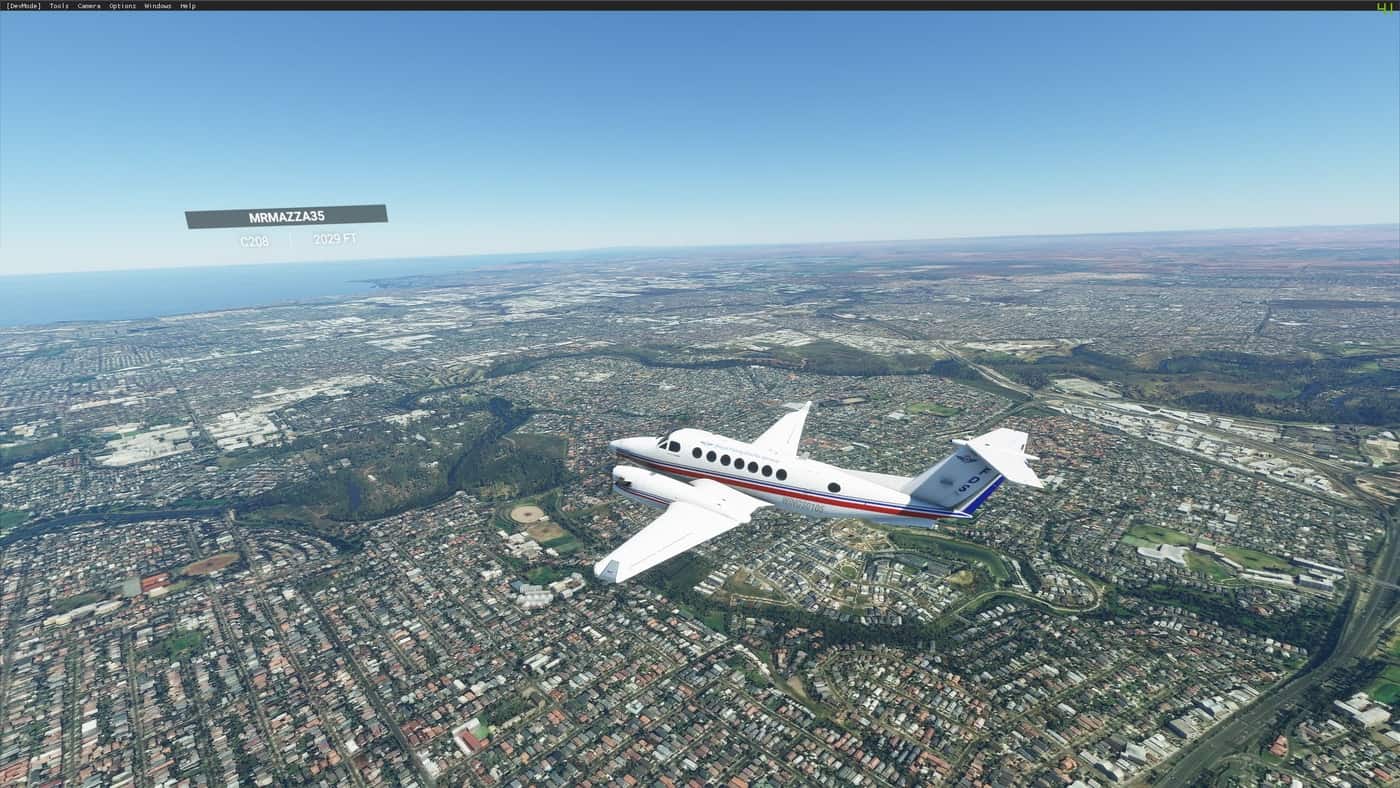Open the DevMode menu
The height and width of the screenshot is (788, 1400).
23,6
